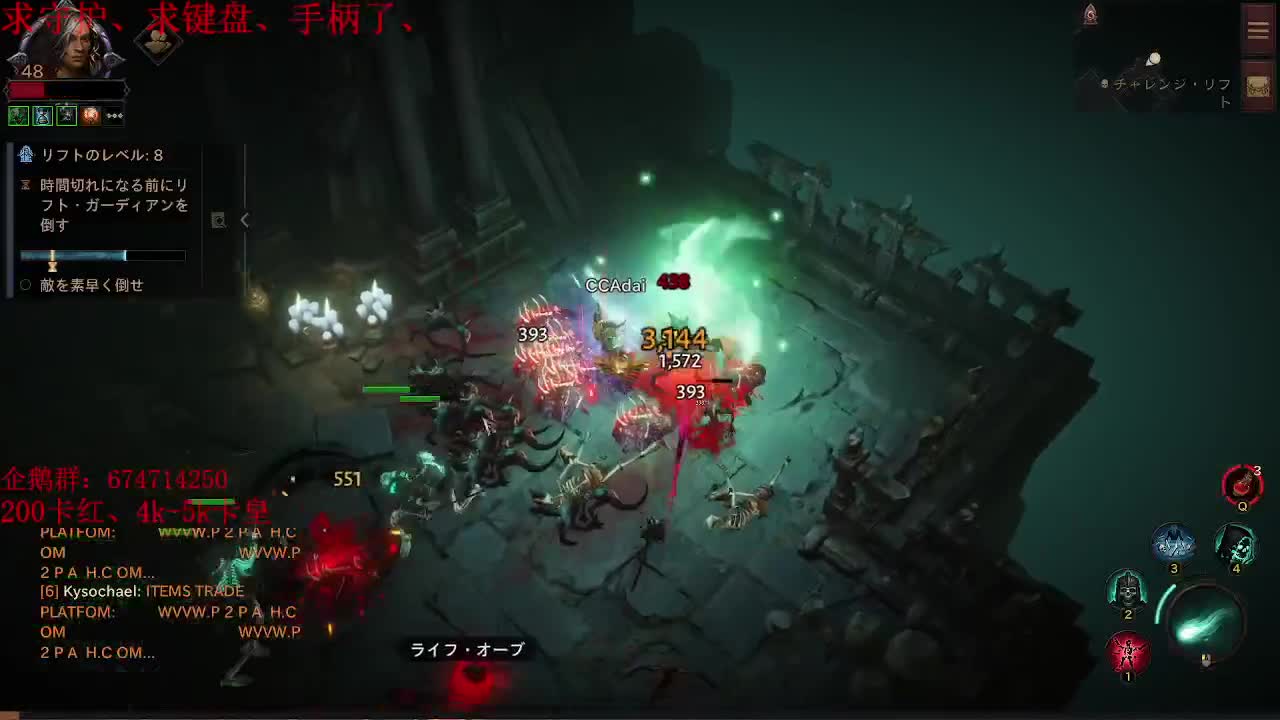This screenshot has height=720, width=1280.
Task: Open the hamburger menu at top right
Action: pos(1257,29)
